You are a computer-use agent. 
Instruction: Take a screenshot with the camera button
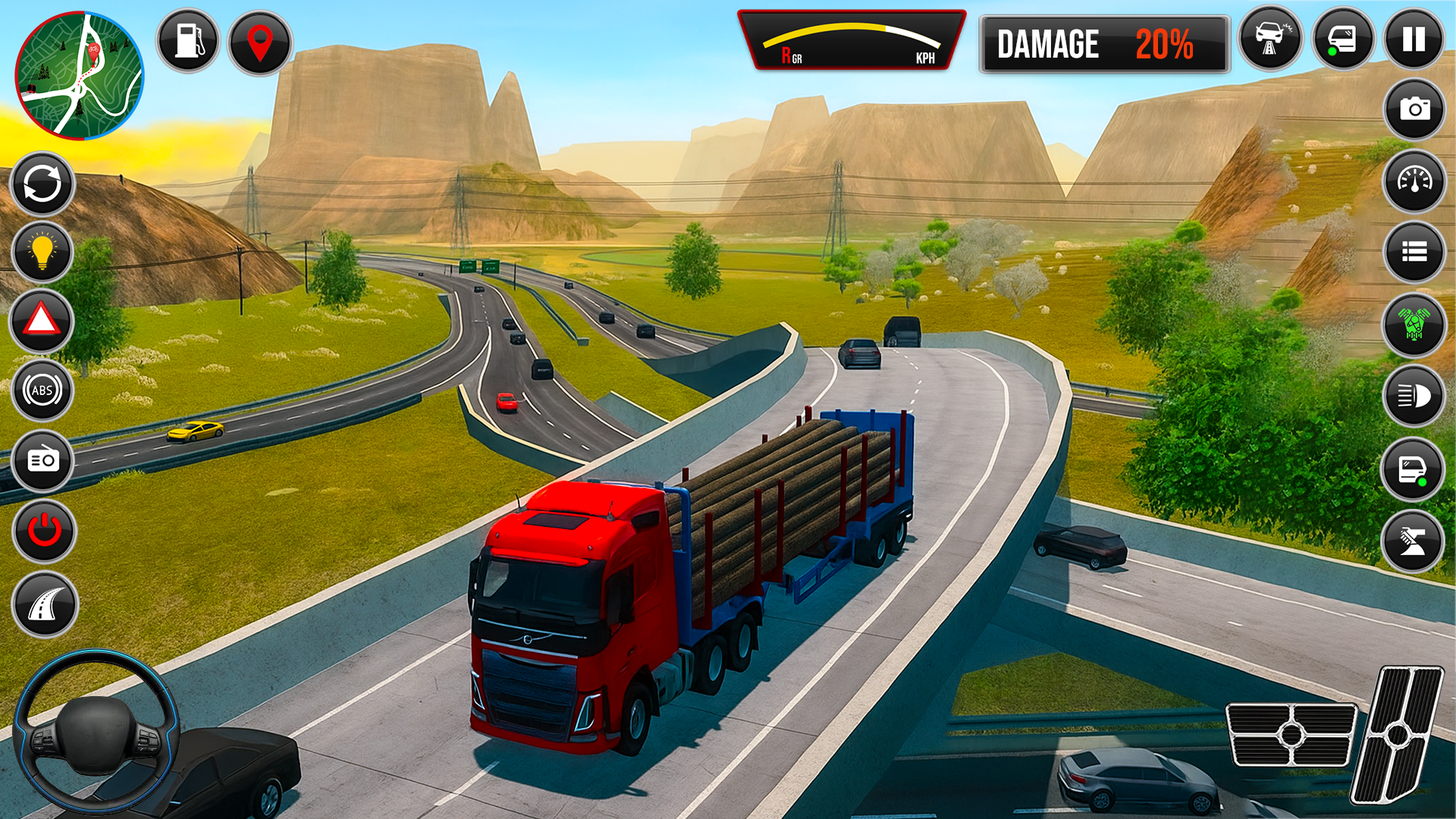pos(1414,109)
